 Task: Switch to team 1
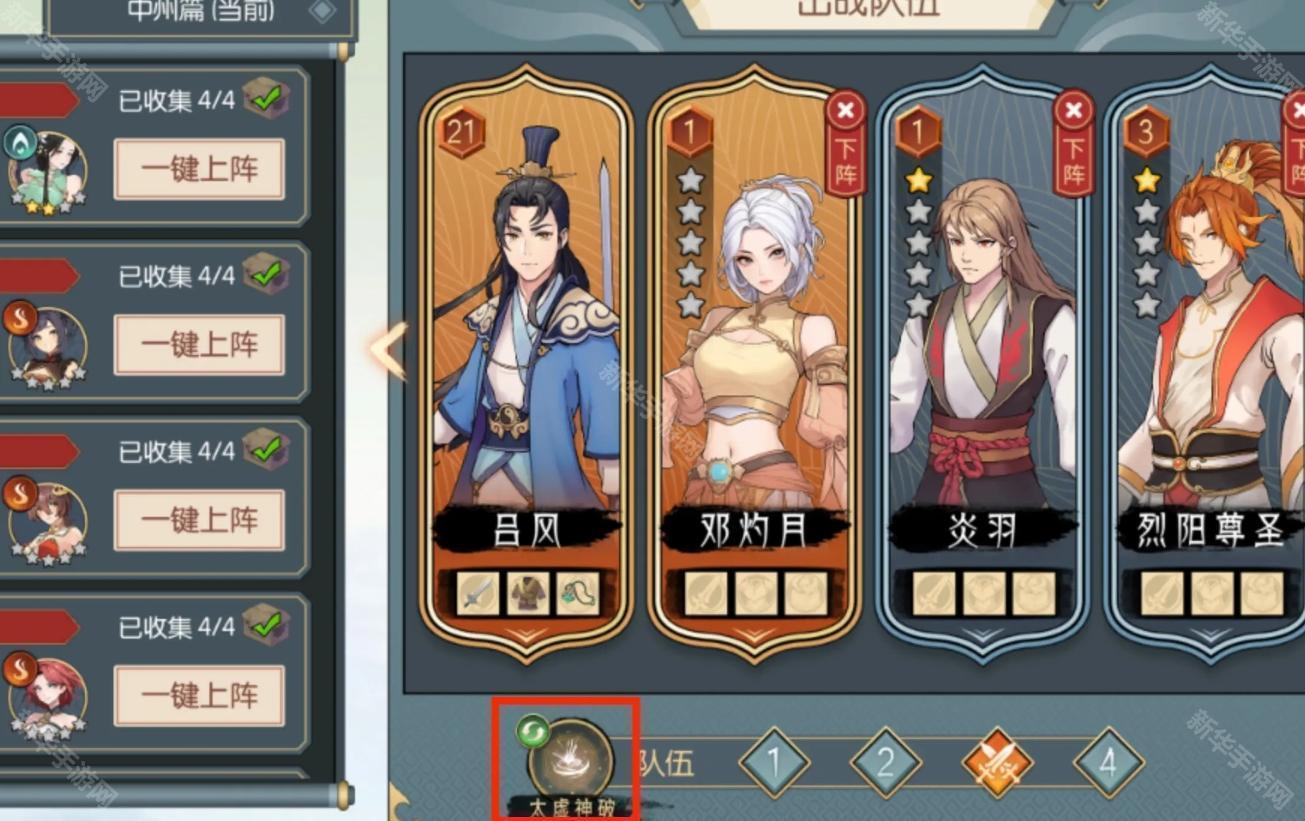[x=774, y=764]
